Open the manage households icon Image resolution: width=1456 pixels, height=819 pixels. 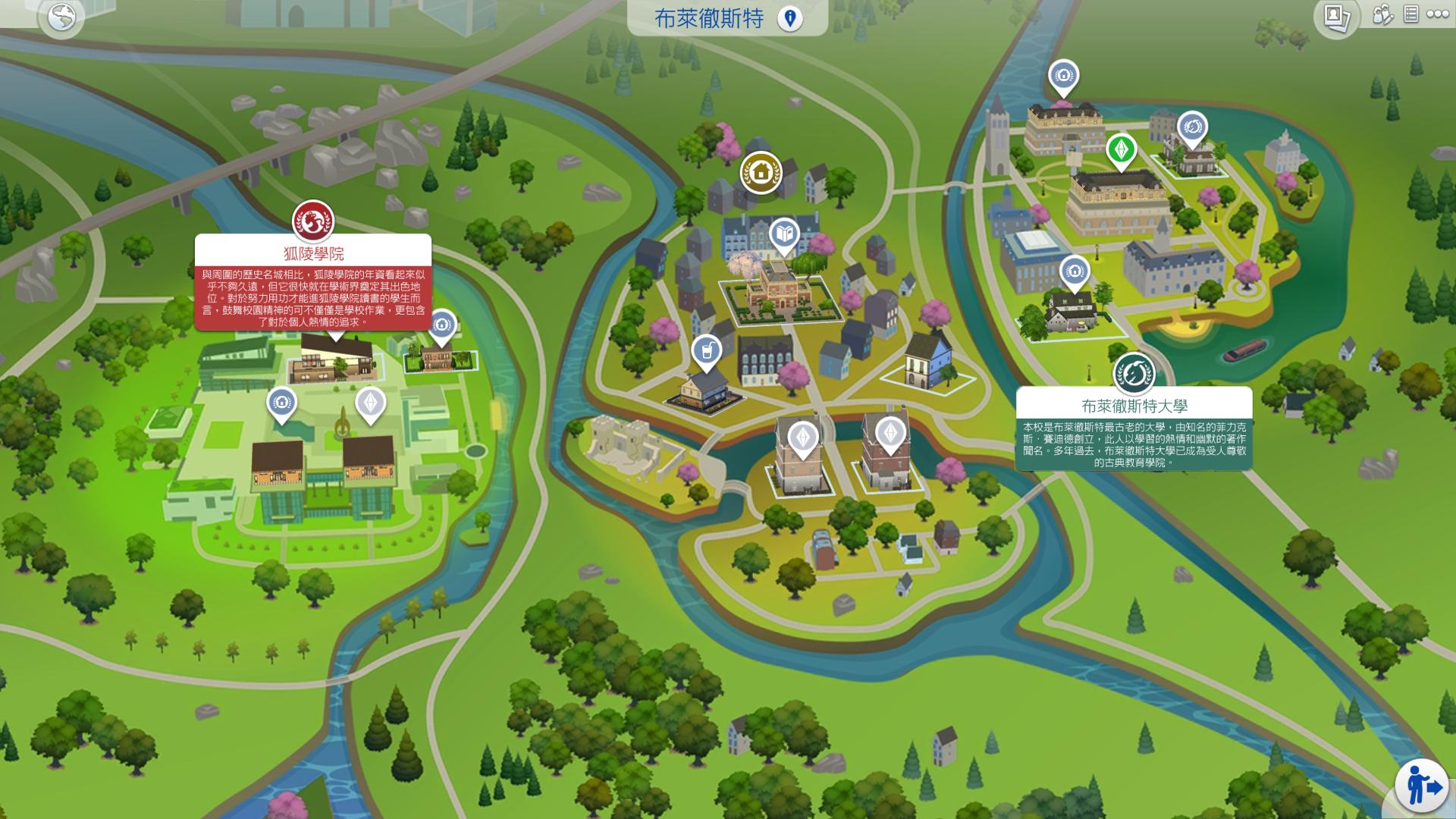coord(1382,15)
